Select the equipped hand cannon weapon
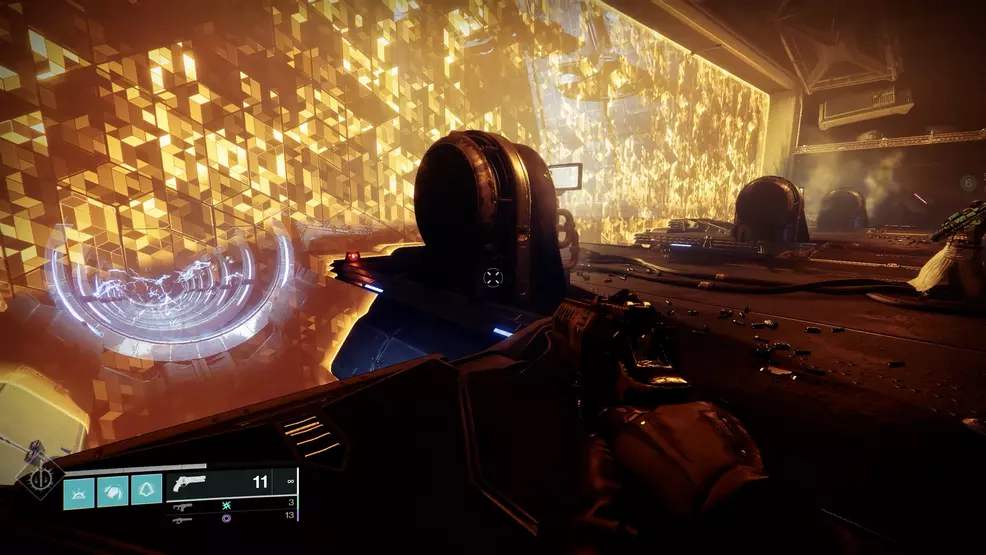Viewport: 986px width, 555px height. pos(188,482)
